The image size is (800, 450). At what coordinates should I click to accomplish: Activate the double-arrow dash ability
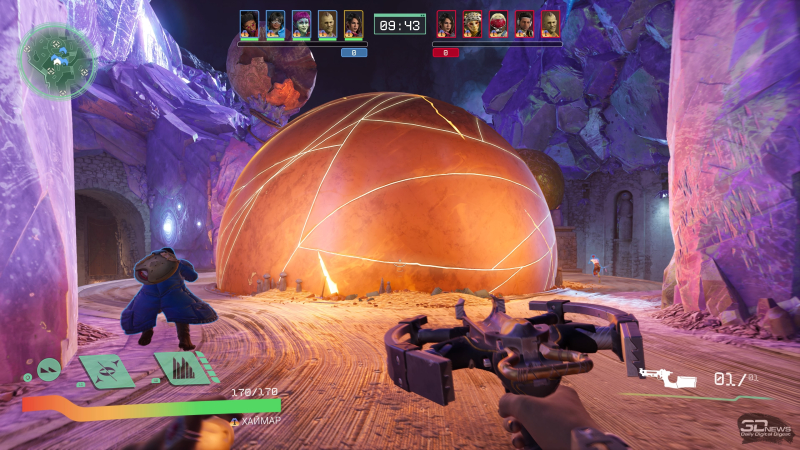50,371
